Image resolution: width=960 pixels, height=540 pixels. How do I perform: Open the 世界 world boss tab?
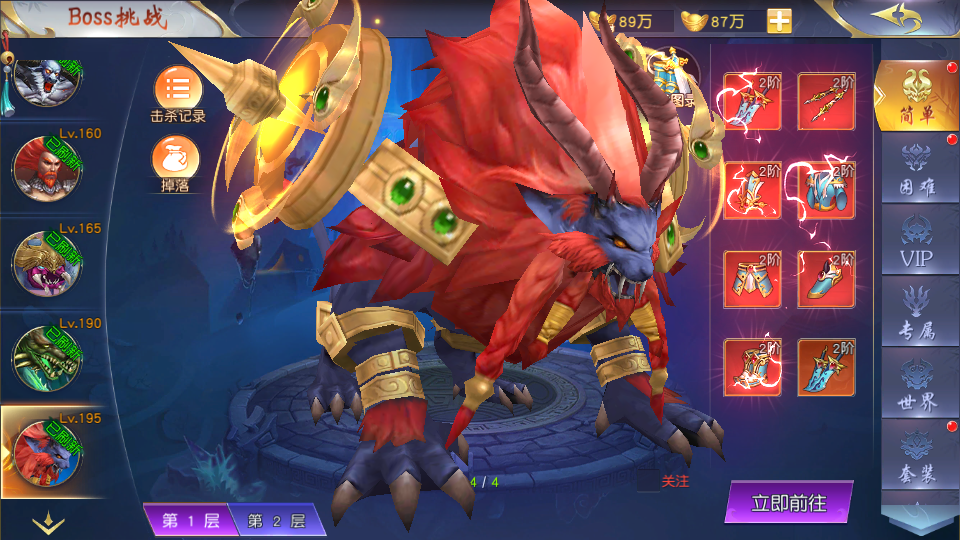click(x=917, y=388)
